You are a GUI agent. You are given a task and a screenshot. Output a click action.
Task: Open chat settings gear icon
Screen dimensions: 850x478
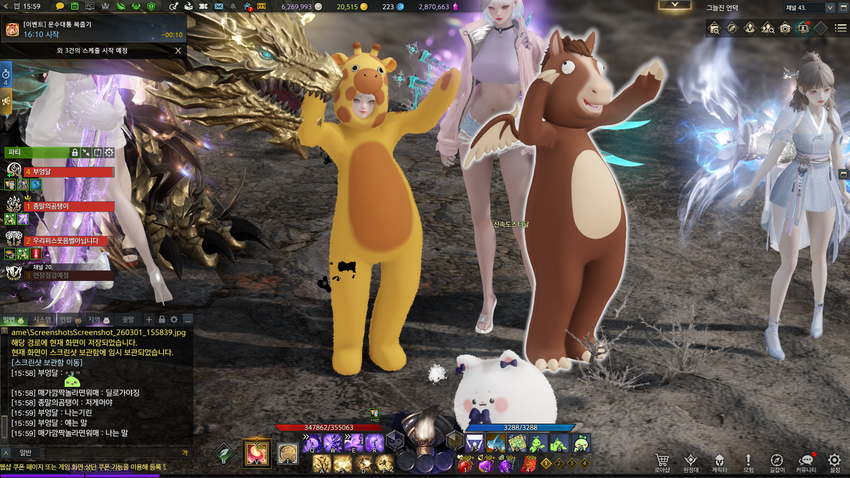pos(173,320)
